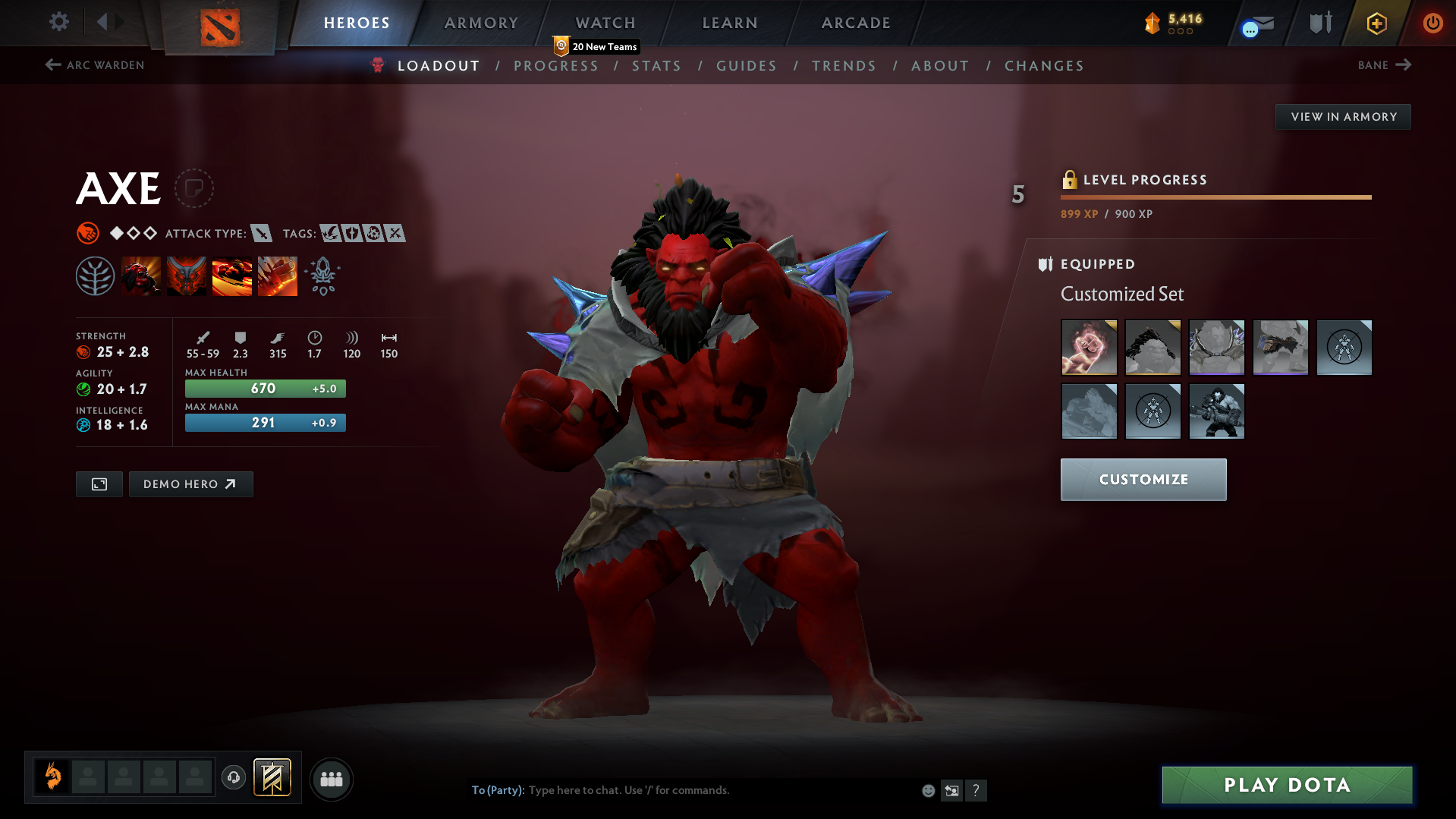Image resolution: width=1456 pixels, height=819 pixels.
Task: Open the Berserker's Call ability icon
Action: 141,276
